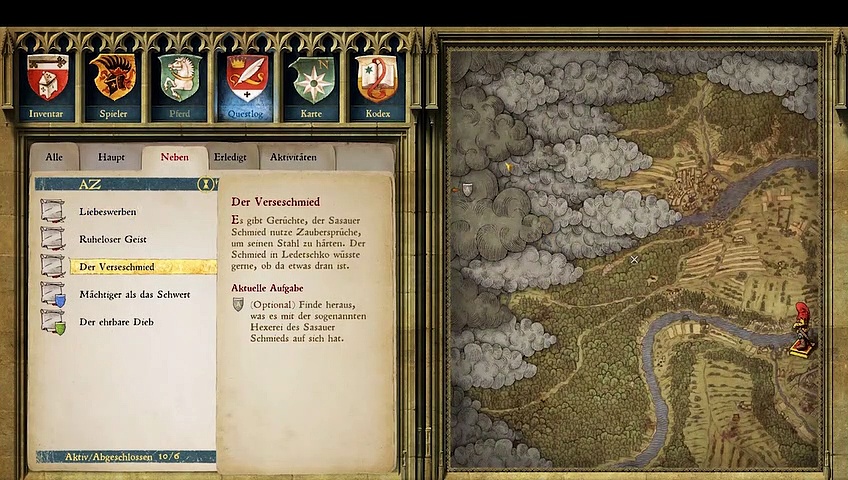The image size is (848, 480).
Task: Select the Der ehrbare Dieb quest
Action: pos(117,322)
